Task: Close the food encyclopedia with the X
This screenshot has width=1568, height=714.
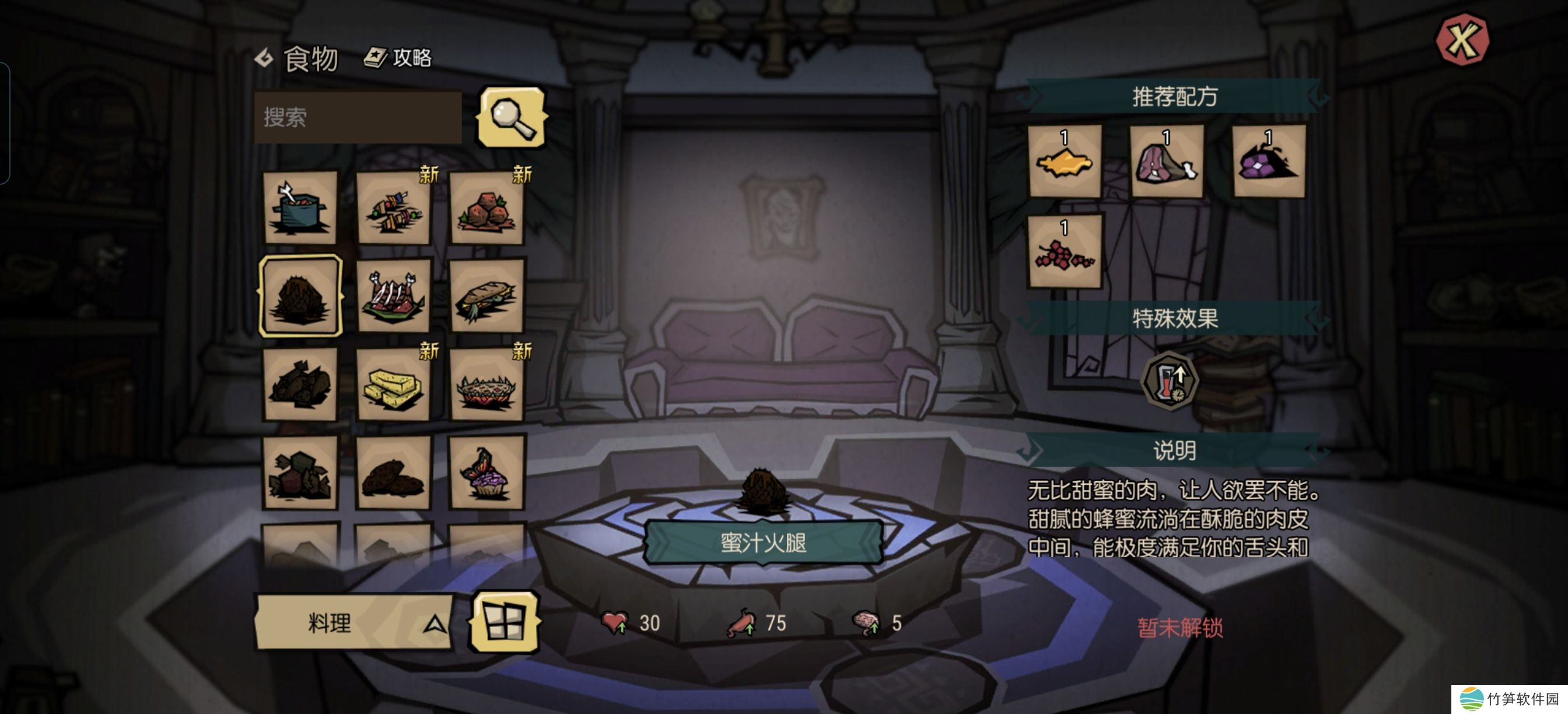Action: [x=1461, y=40]
